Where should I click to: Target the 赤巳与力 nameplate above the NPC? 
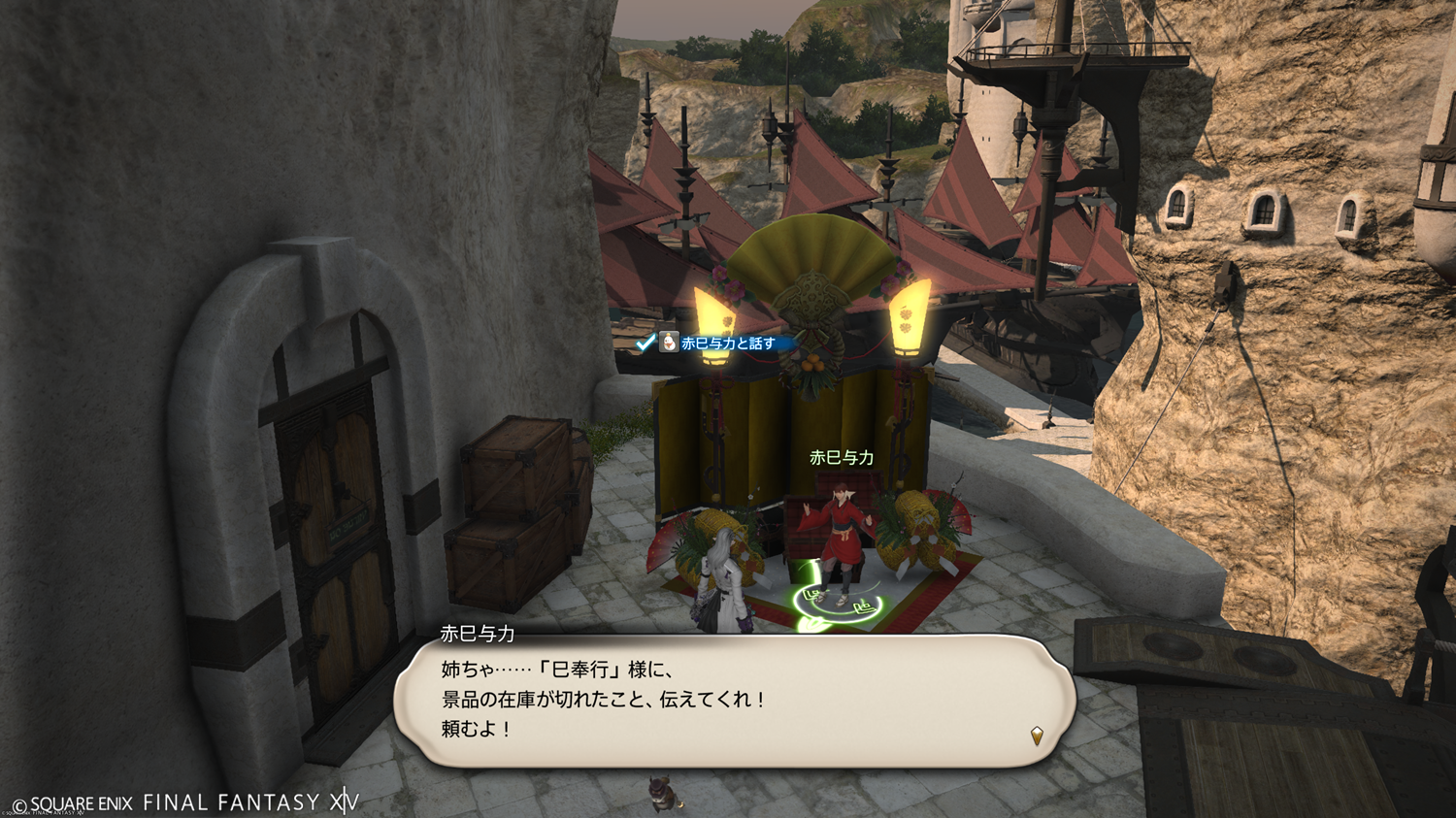842,458
